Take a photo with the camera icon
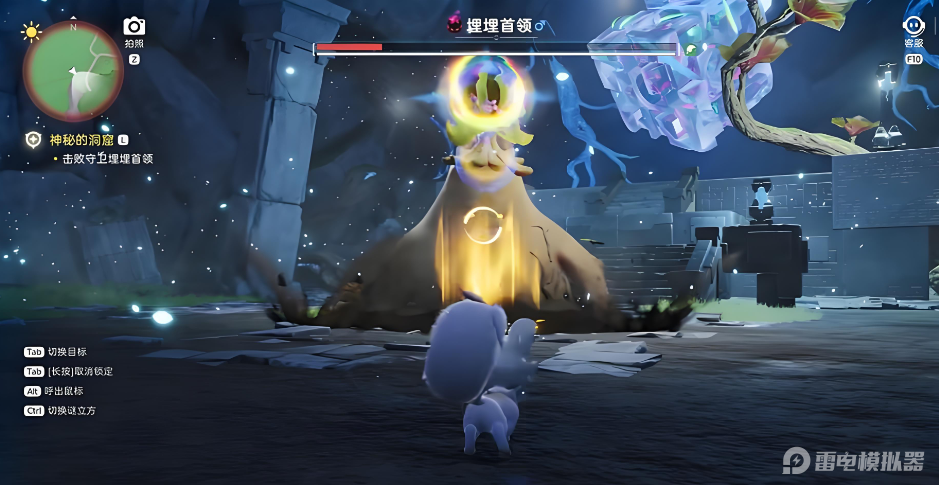 point(134,27)
